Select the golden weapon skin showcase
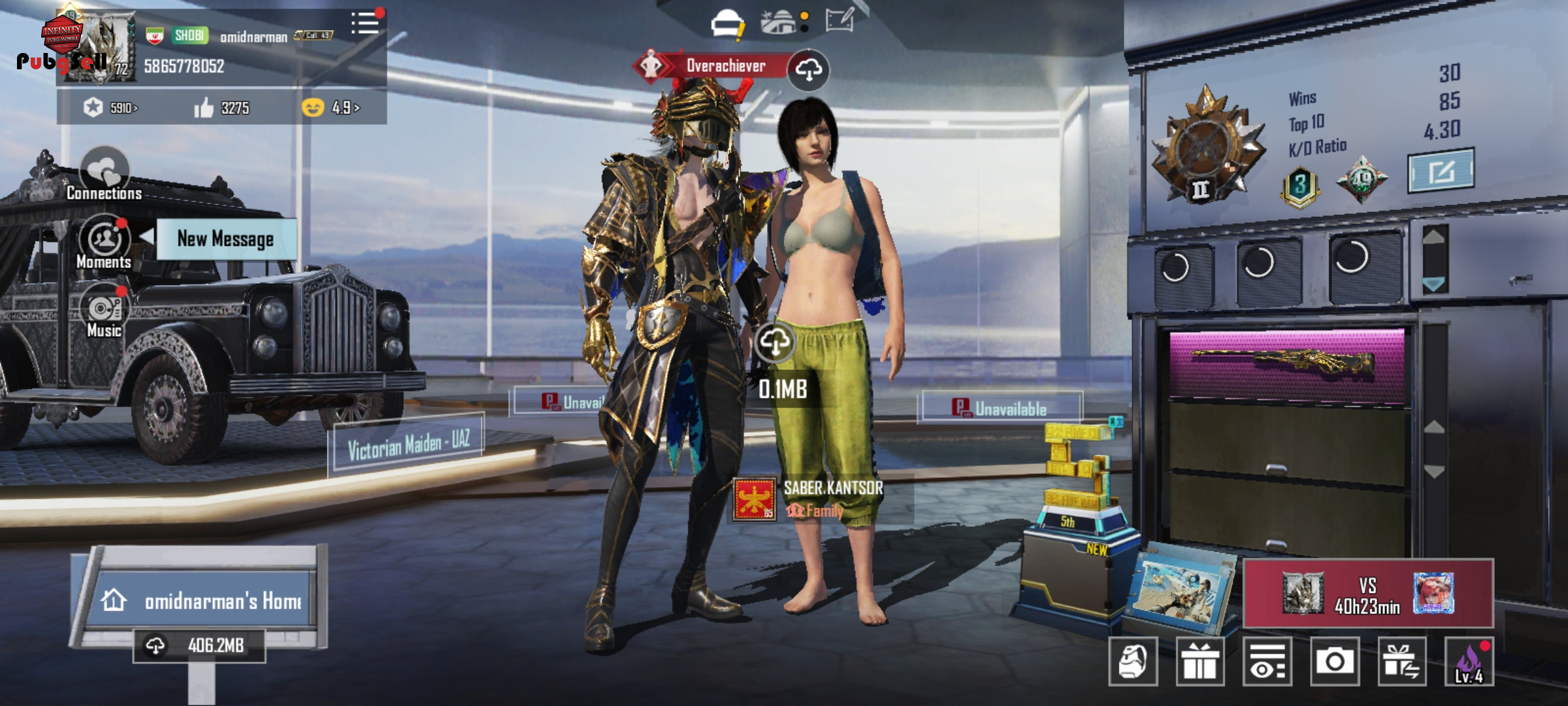This screenshot has height=706, width=1568. click(x=1286, y=363)
